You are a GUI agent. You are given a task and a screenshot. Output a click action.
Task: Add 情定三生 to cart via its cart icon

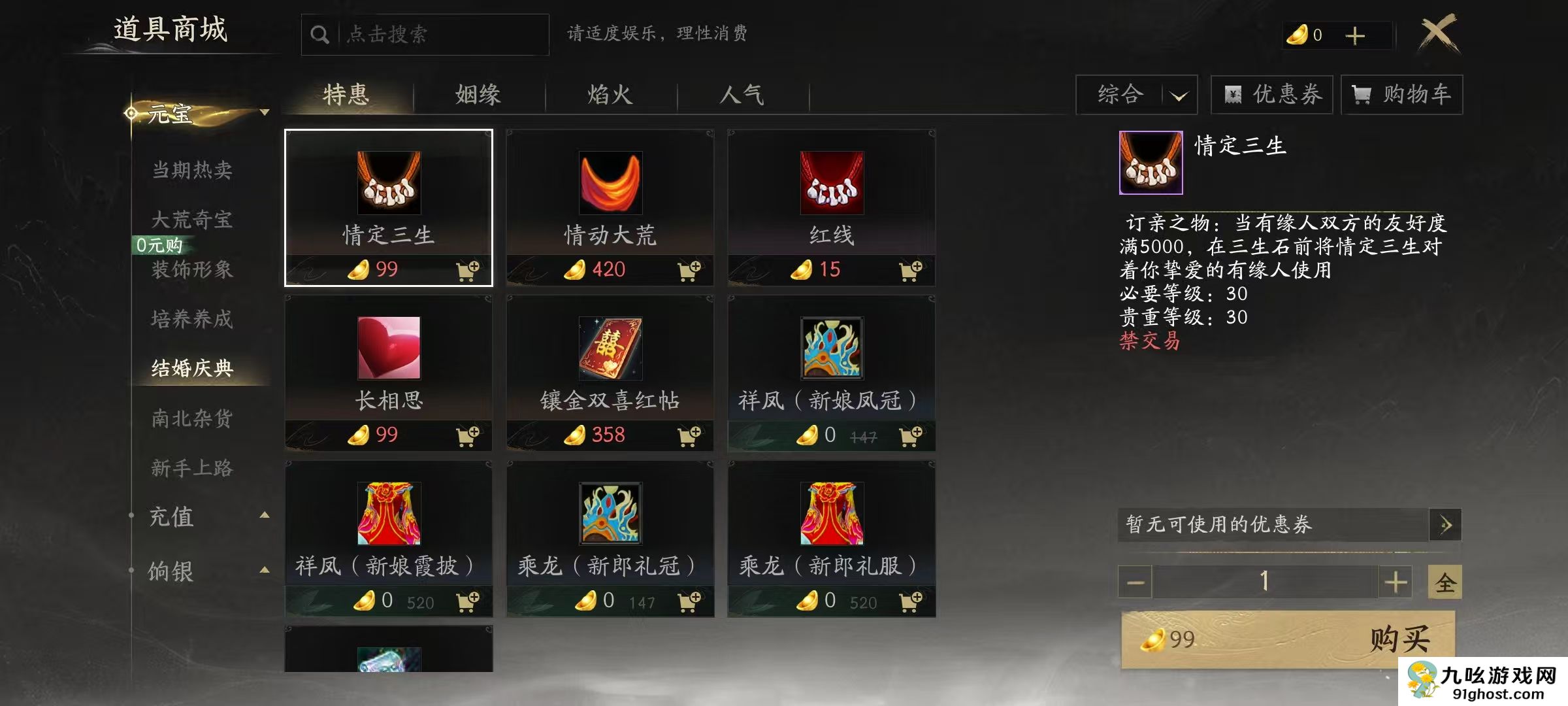[468, 269]
